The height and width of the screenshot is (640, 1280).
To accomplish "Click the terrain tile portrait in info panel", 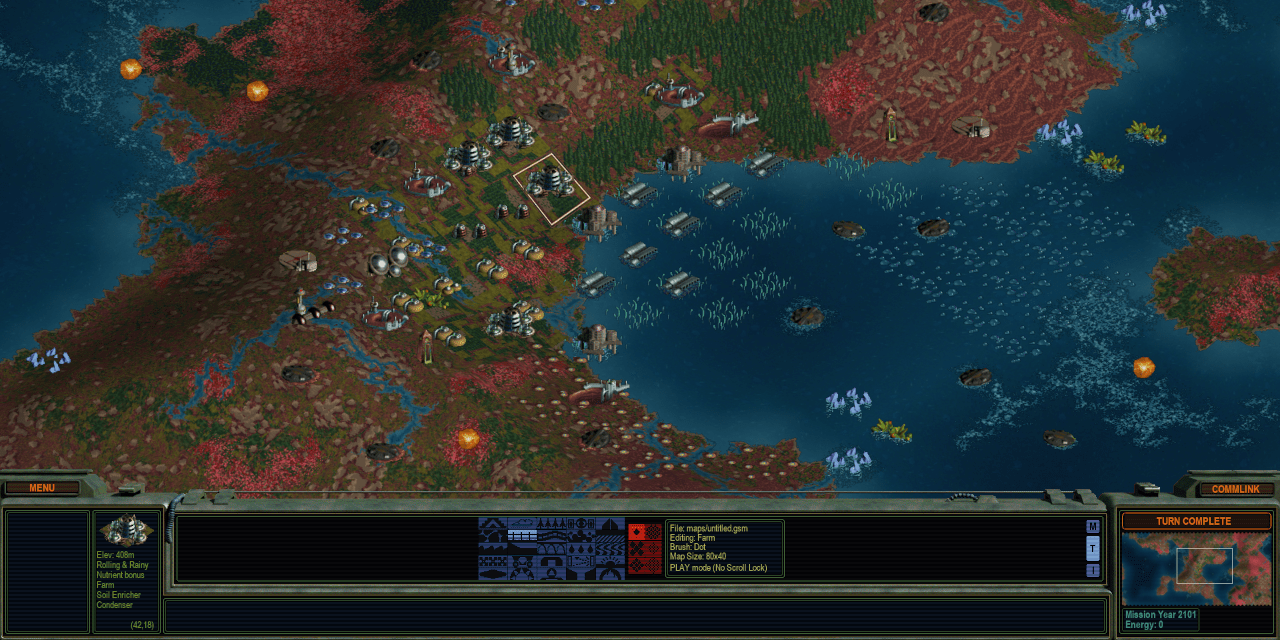I will pos(126,530).
